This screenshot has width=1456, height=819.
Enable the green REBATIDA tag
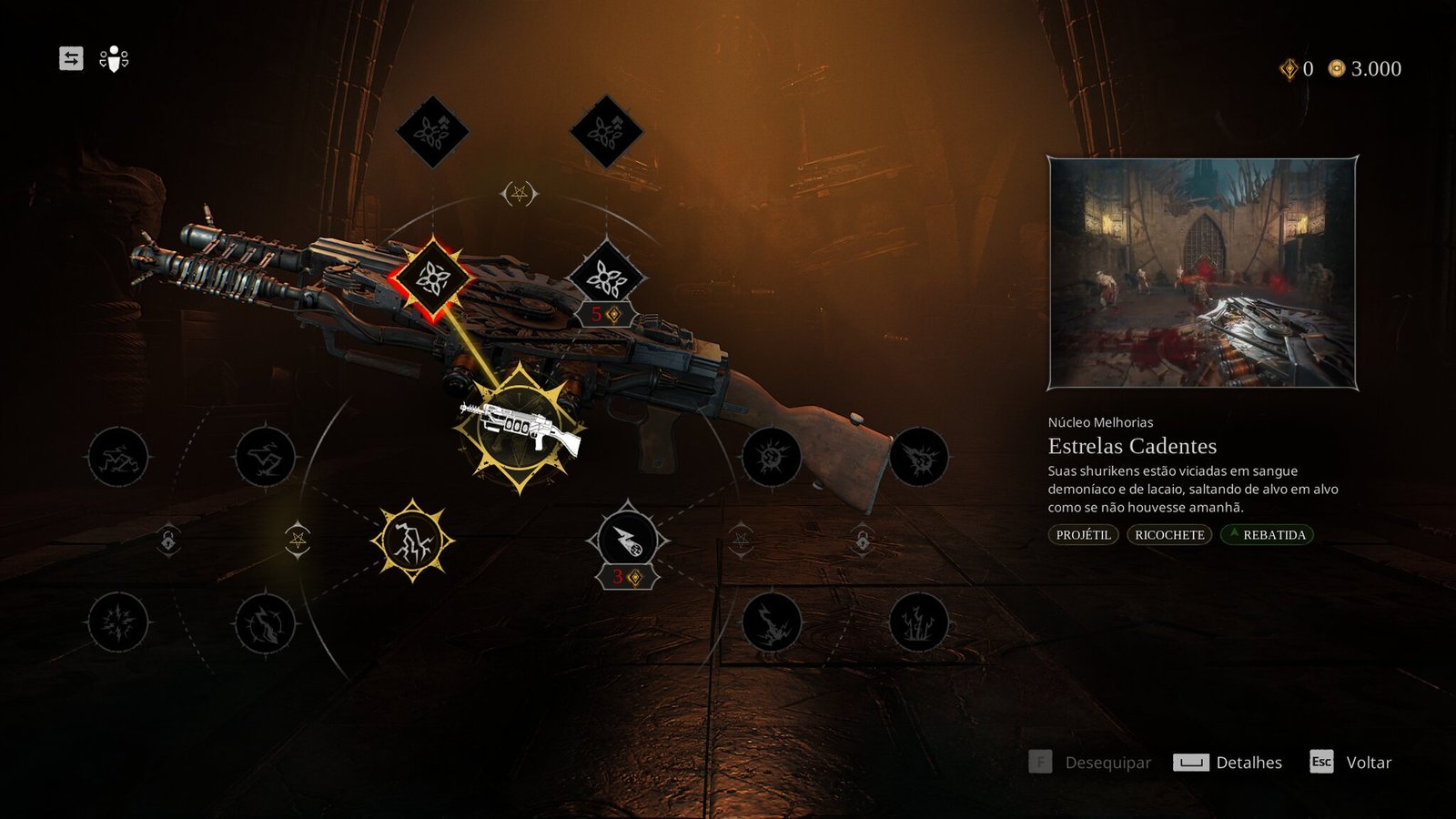click(x=1268, y=535)
